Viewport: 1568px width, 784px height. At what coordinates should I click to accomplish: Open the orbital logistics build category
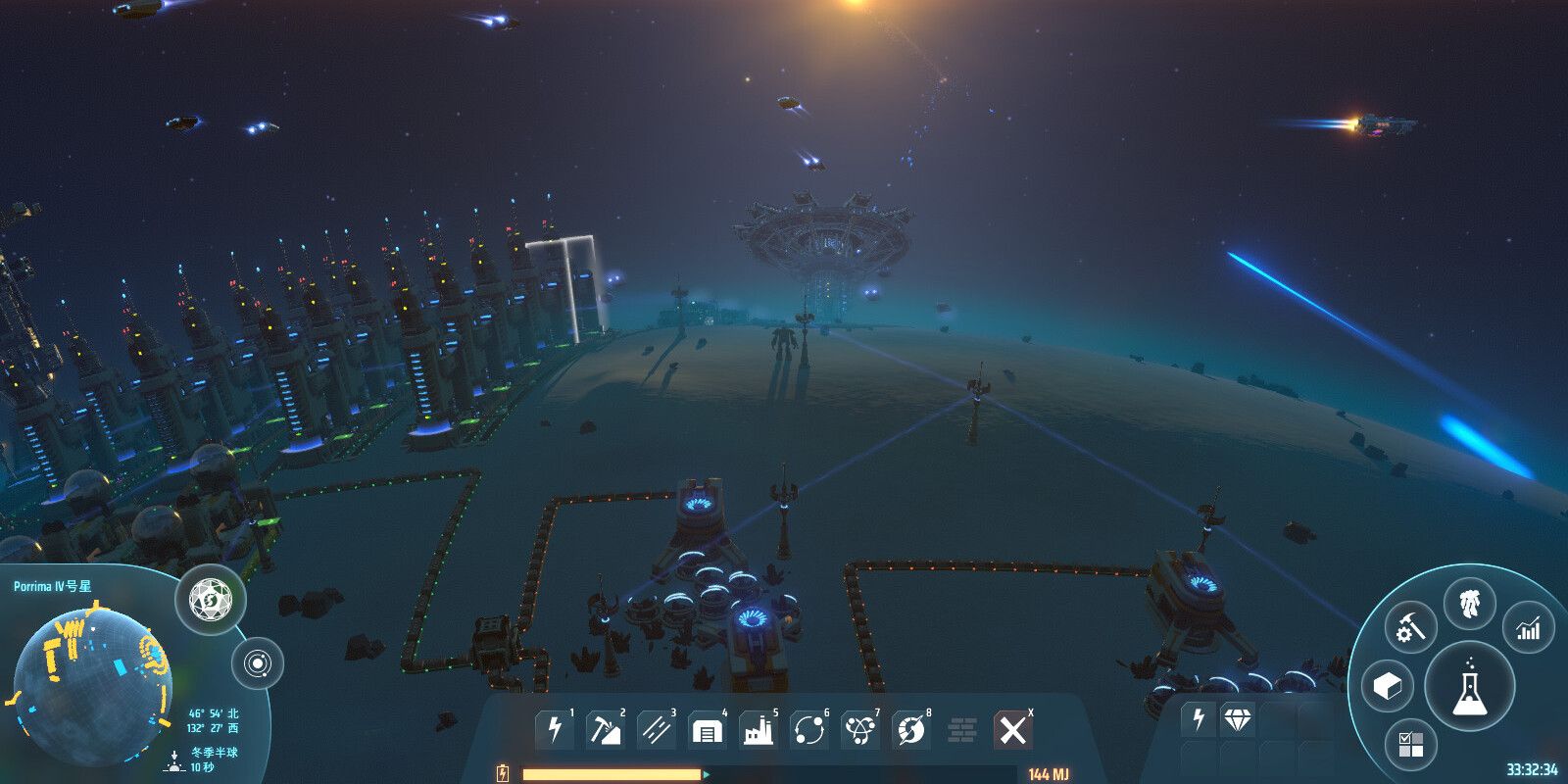pyautogui.click(x=808, y=730)
